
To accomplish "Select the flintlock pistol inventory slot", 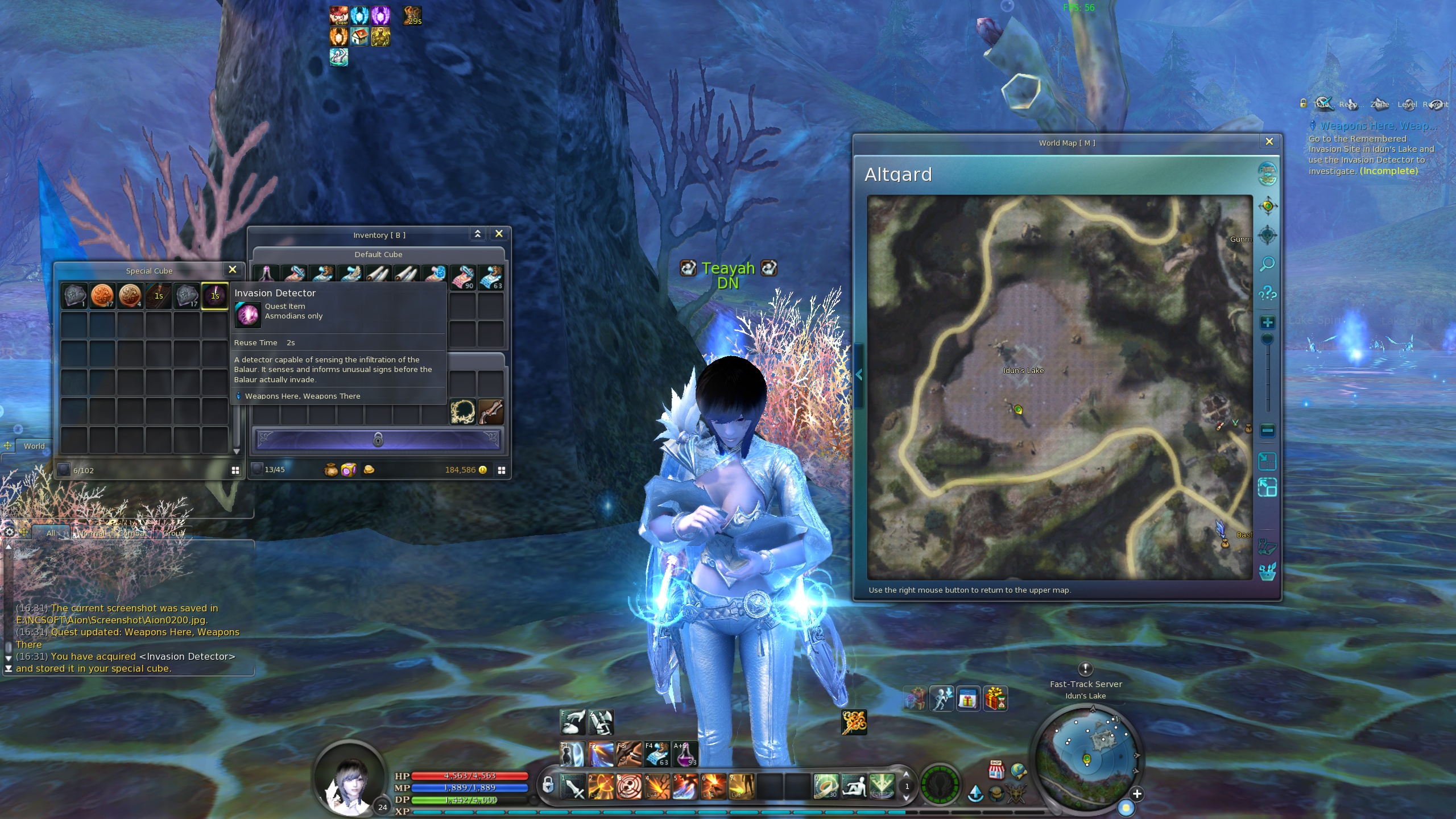I will click(491, 412).
